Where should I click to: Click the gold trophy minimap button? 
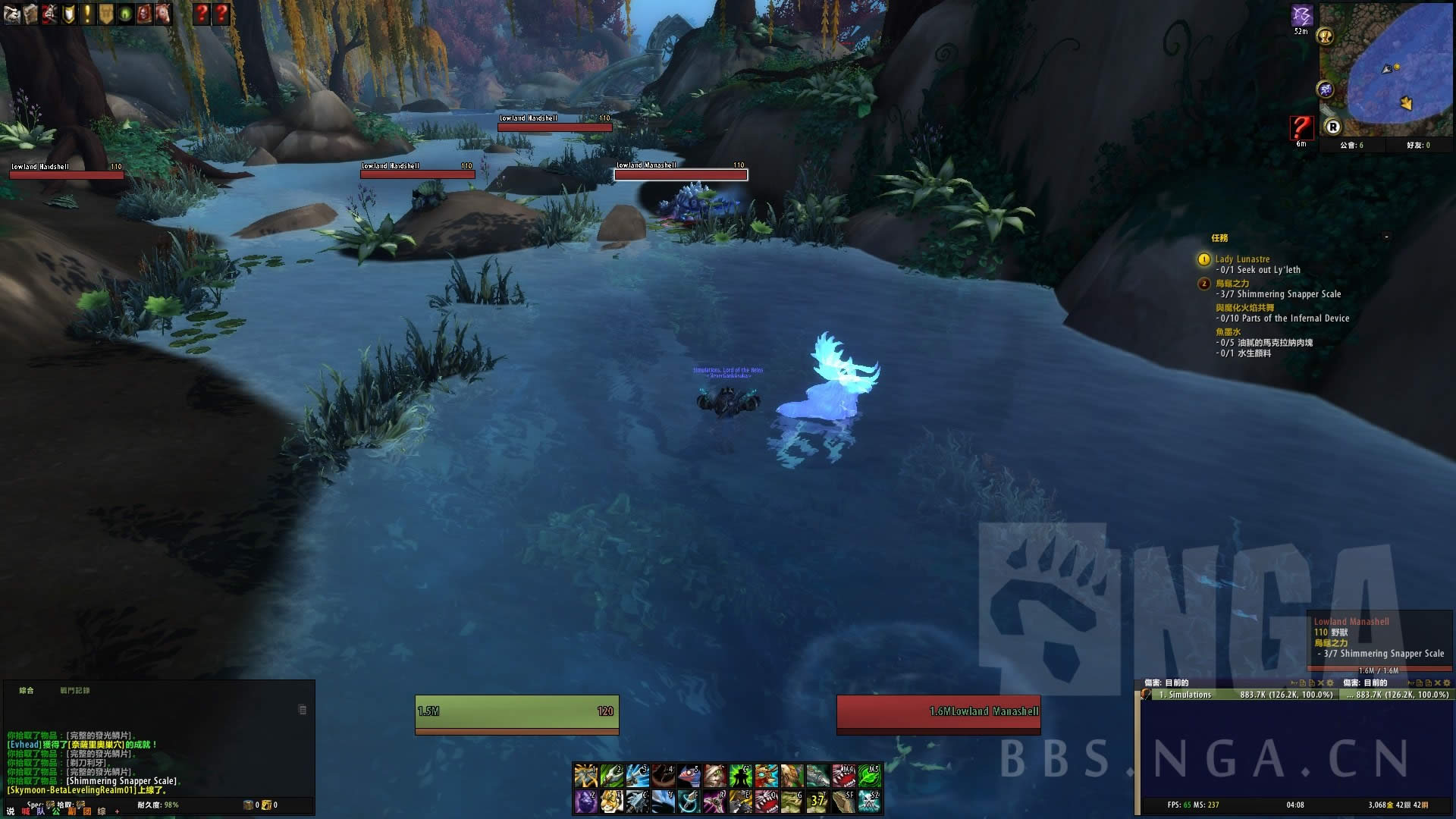click(1326, 36)
